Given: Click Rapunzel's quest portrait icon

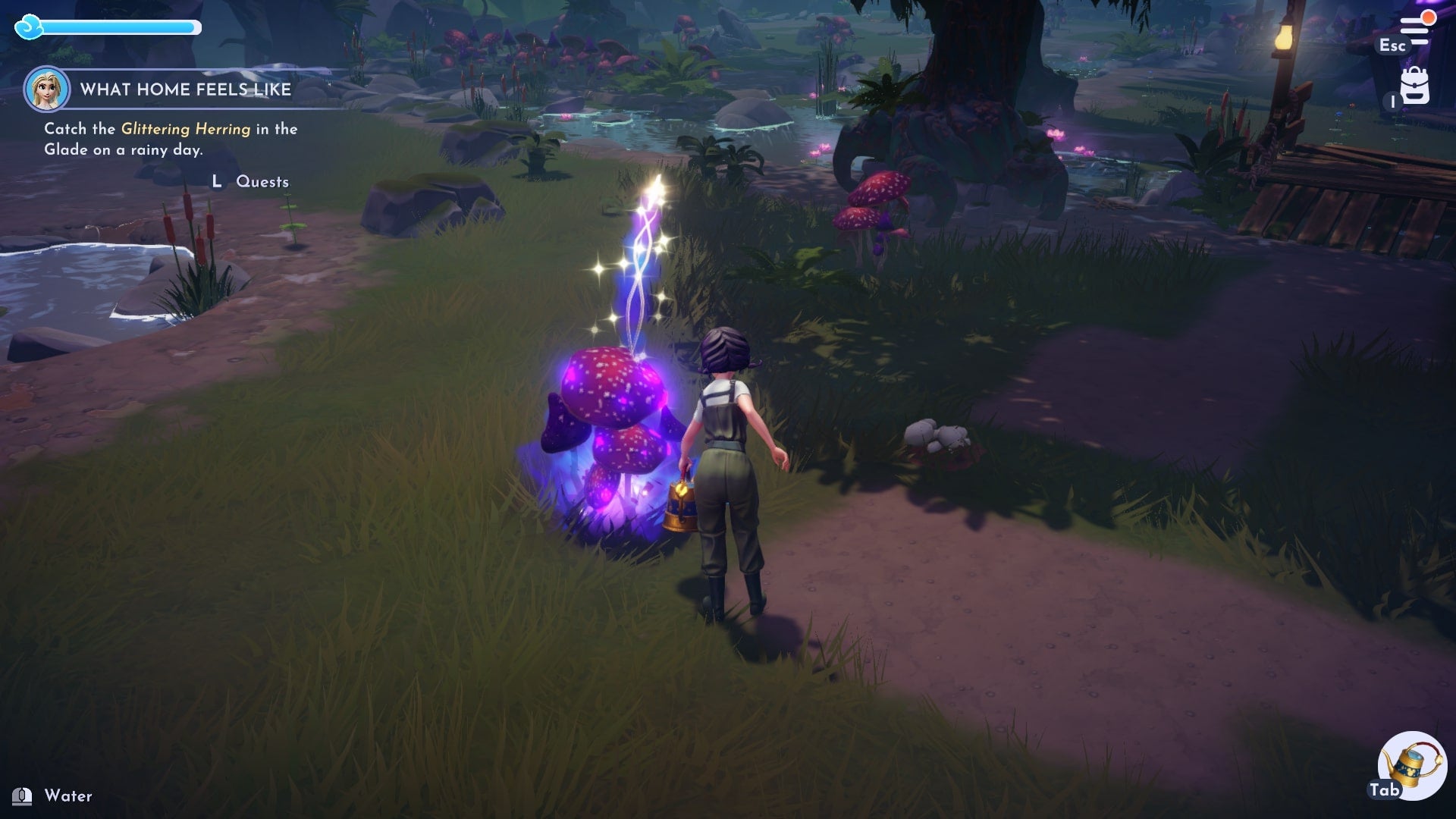Looking at the screenshot, I should pyautogui.click(x=47, y=89).
